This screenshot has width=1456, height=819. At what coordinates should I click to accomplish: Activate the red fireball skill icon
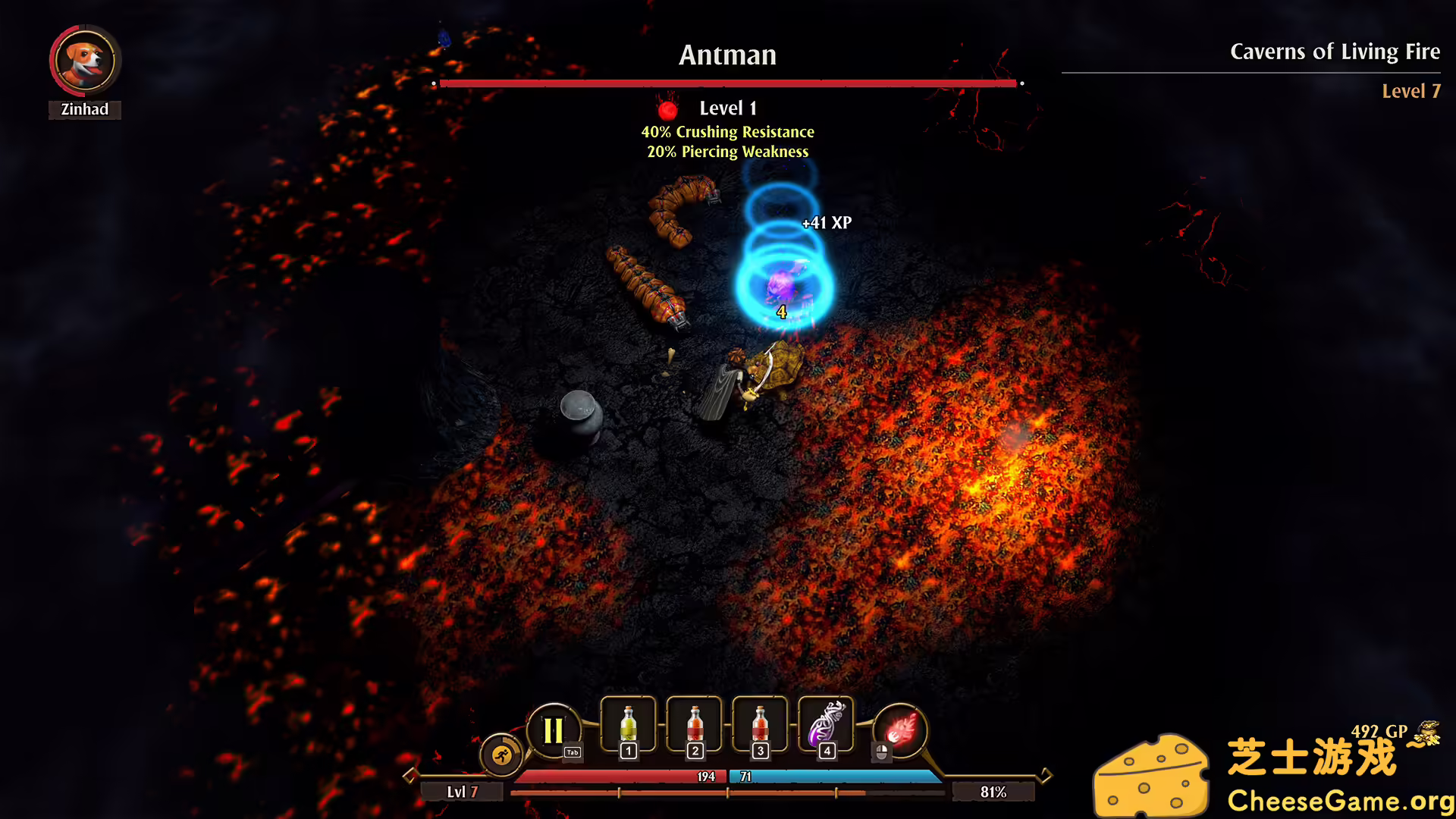900,730
